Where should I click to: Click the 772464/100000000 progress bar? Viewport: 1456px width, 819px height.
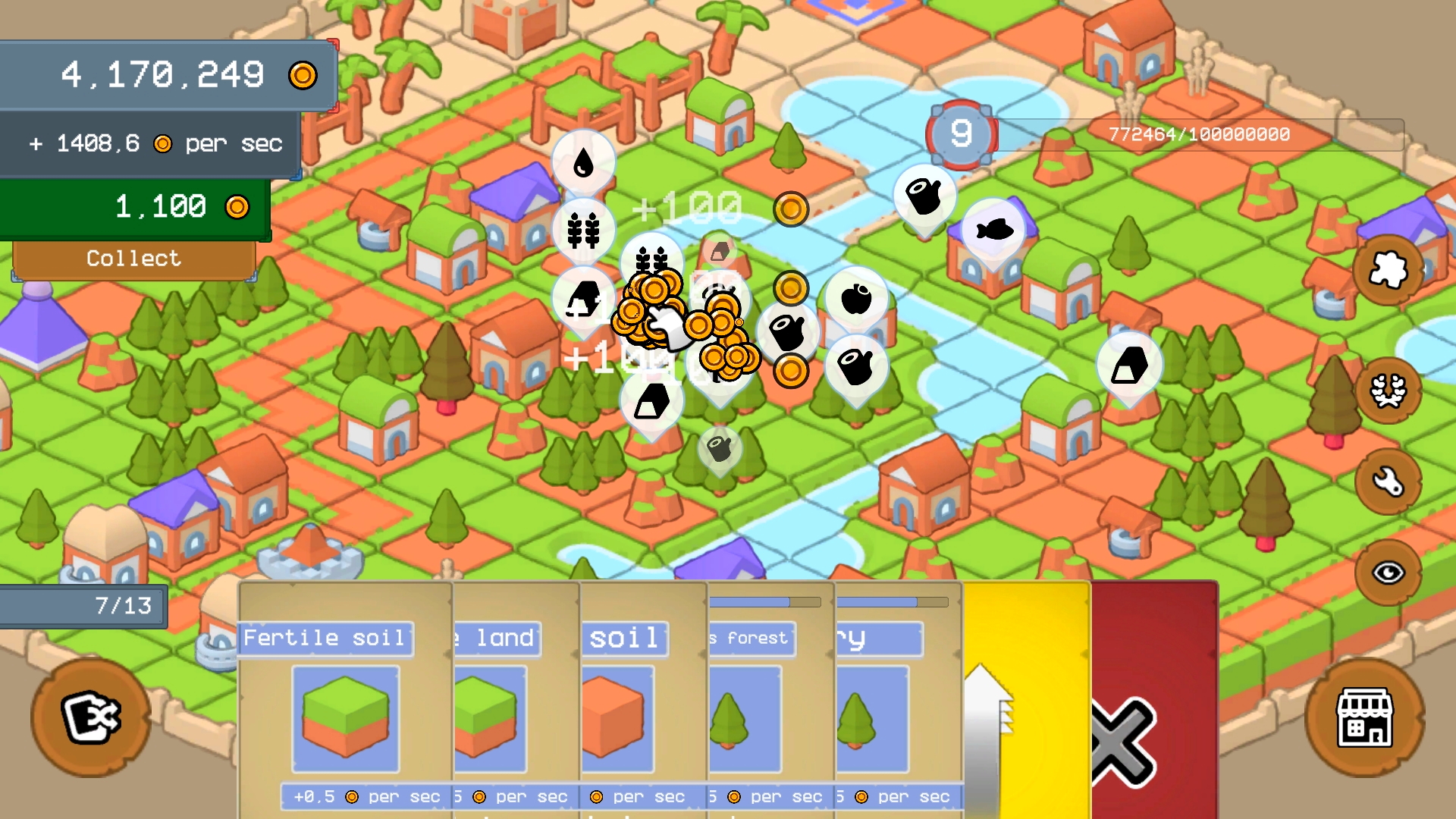click(x=1197, y=133)
